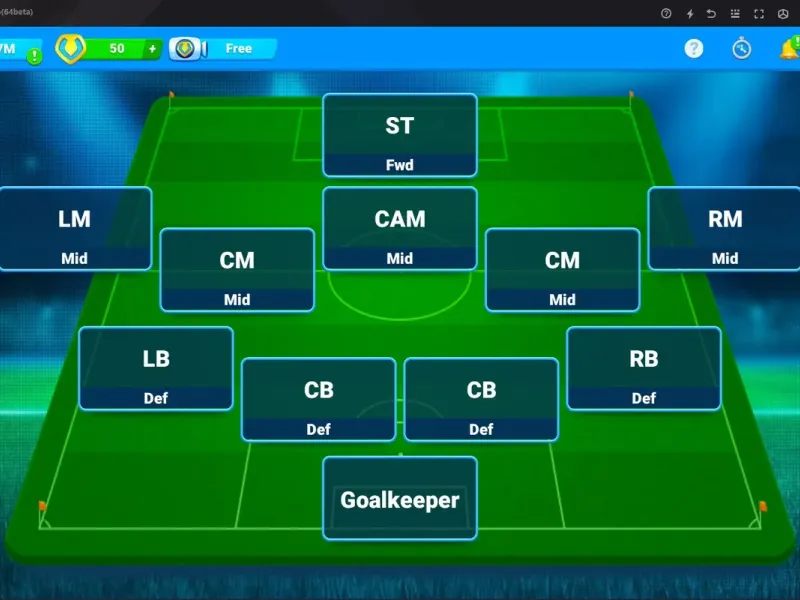Pick the LM midfield position card
The width and height of the screenshot is (800, 600).
pyautogui.click(x=75, y=228)
